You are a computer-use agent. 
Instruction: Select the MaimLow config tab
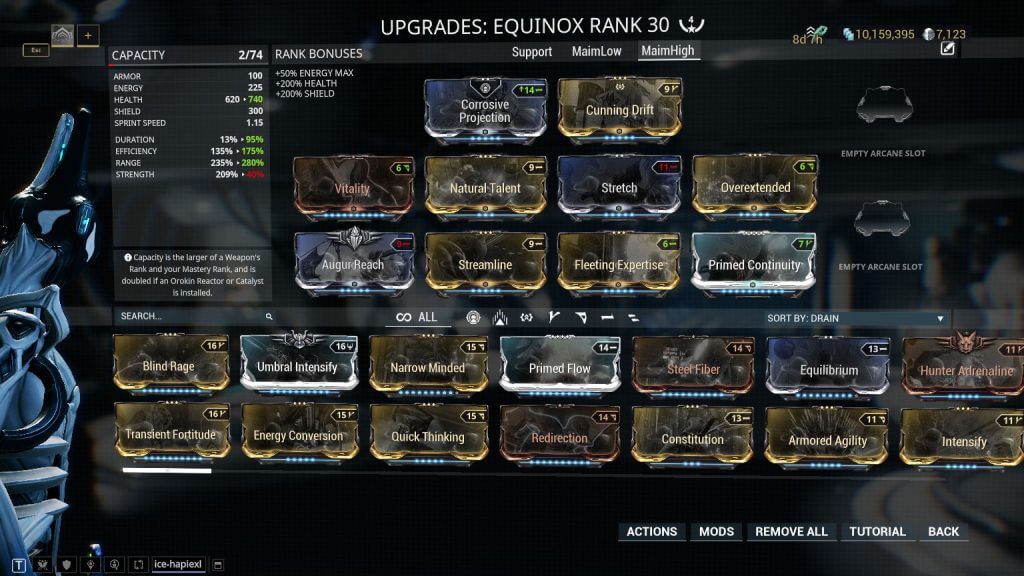click(599, 51)
